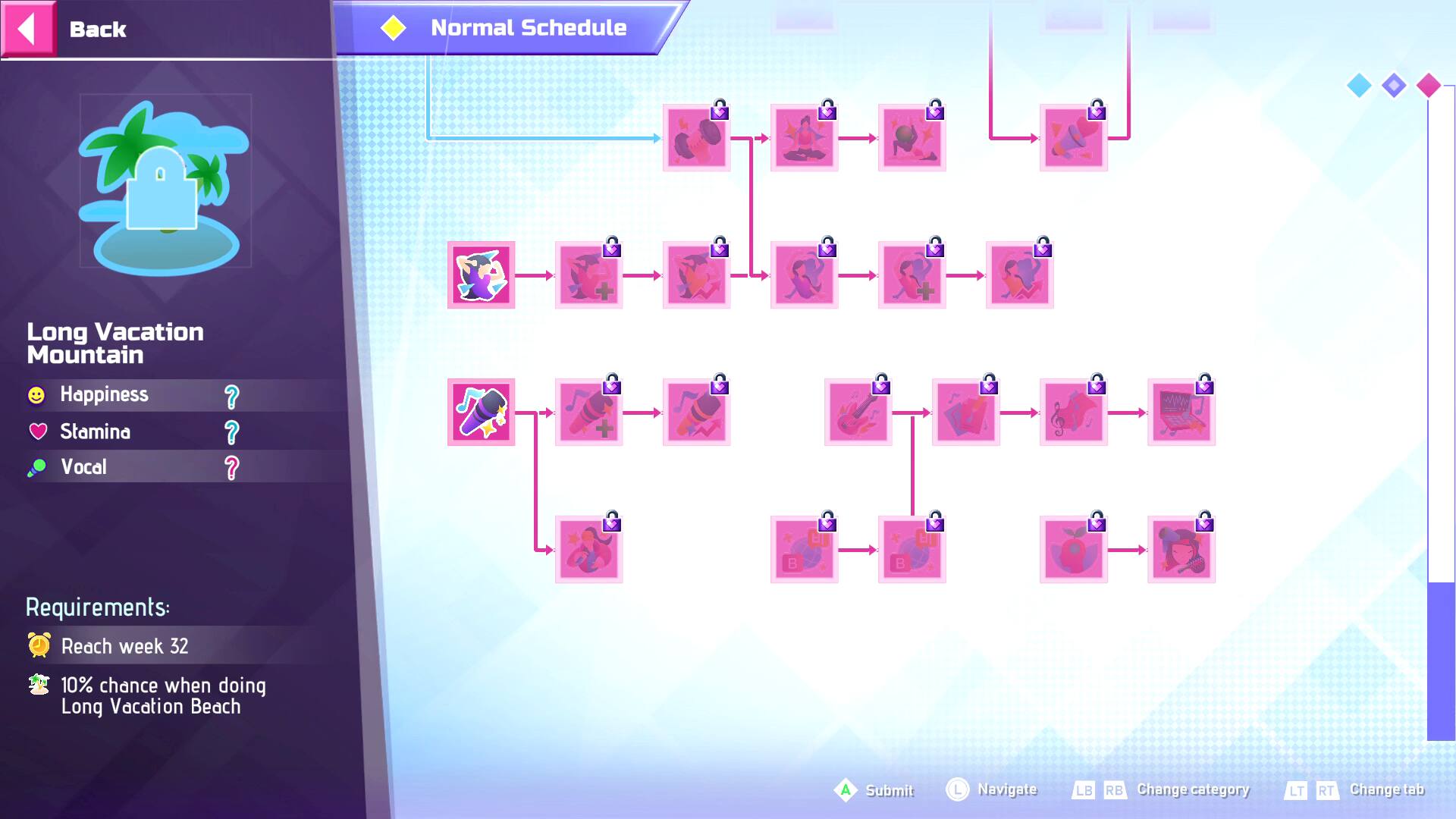Select the pink diamond tab indicator
1456x819 pixels.
(x=1429, y=86)
